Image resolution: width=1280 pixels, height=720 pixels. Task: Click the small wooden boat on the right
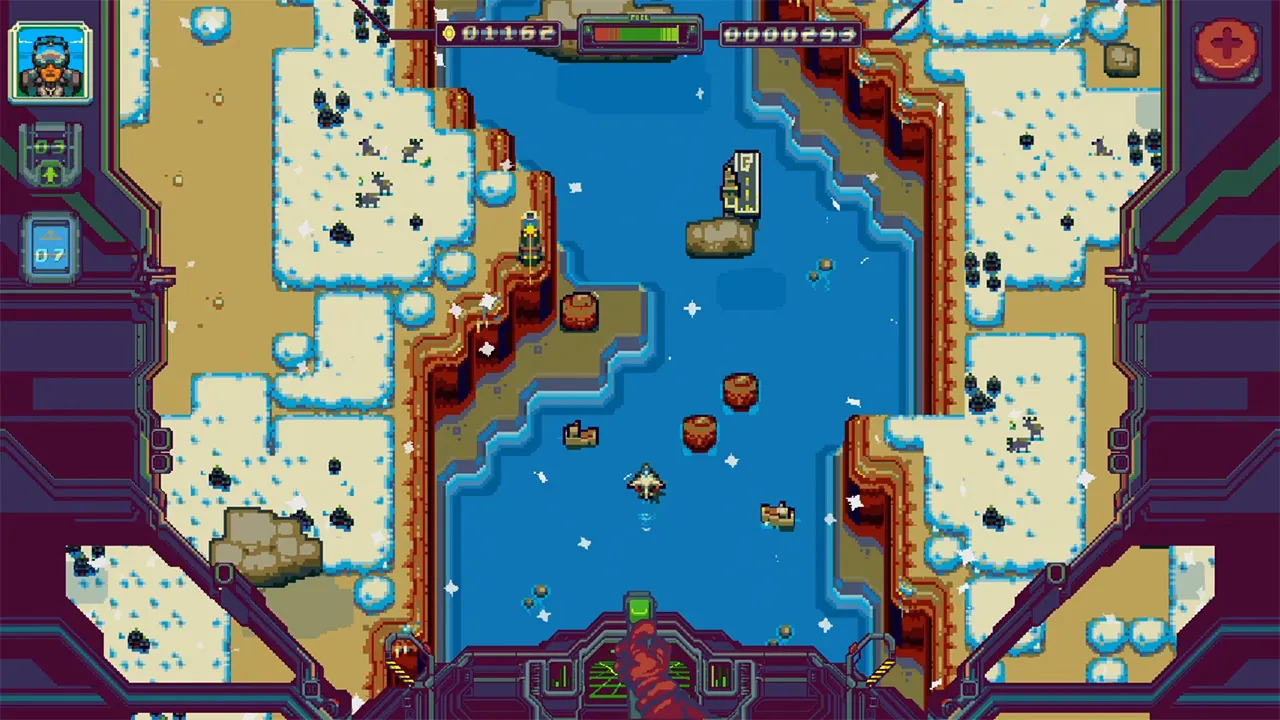pyautogui.click(x=778, y=513)
